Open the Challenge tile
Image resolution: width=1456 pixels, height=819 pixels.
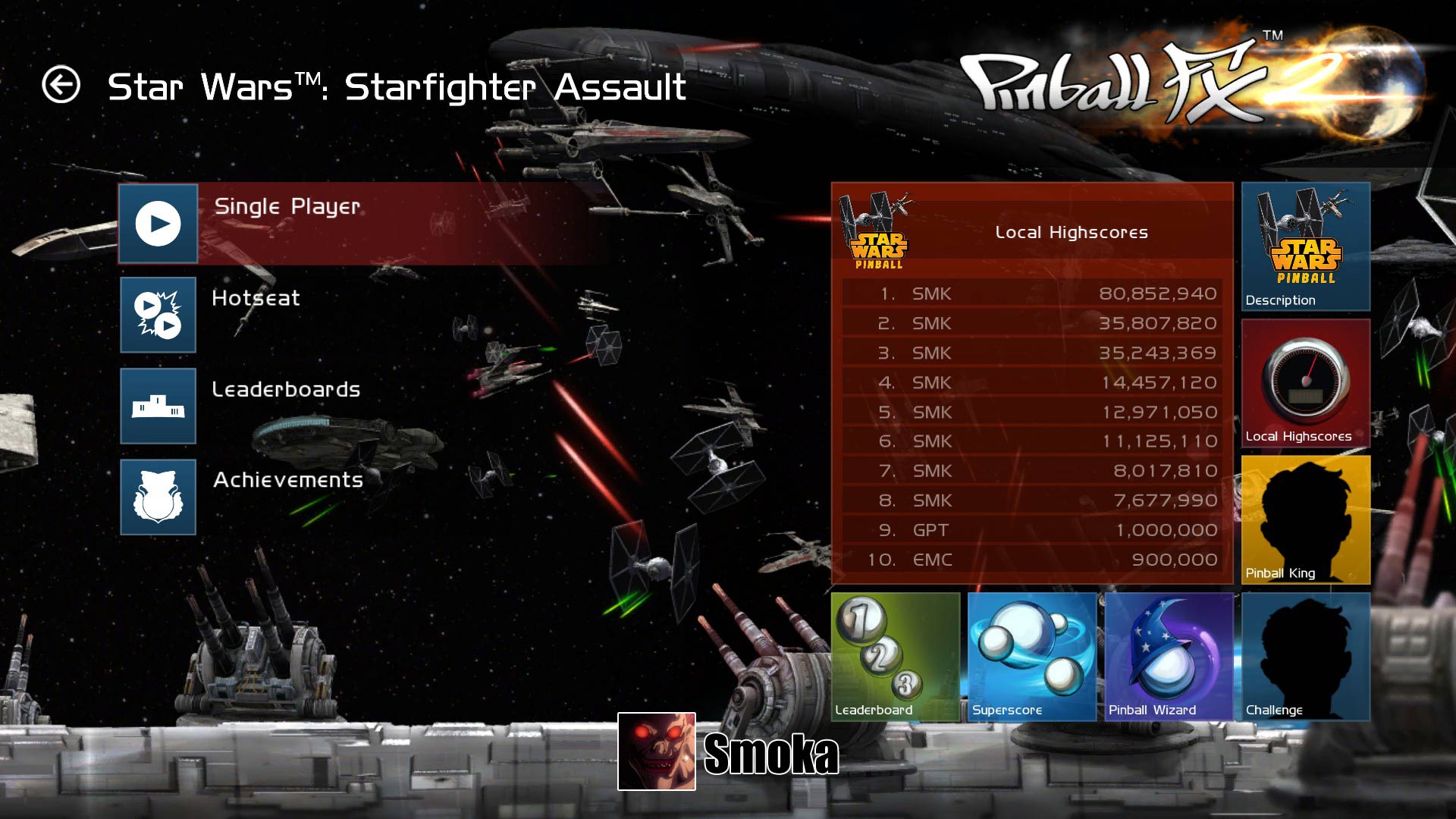[1305, 657]
